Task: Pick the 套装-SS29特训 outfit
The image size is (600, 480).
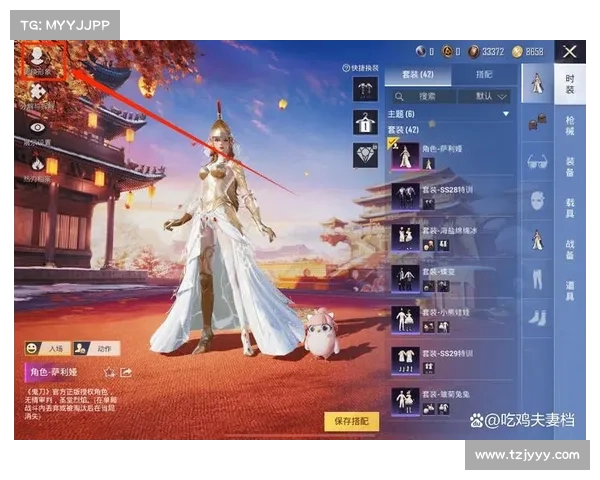Action: pyautogui.click(x=453, y=358)
